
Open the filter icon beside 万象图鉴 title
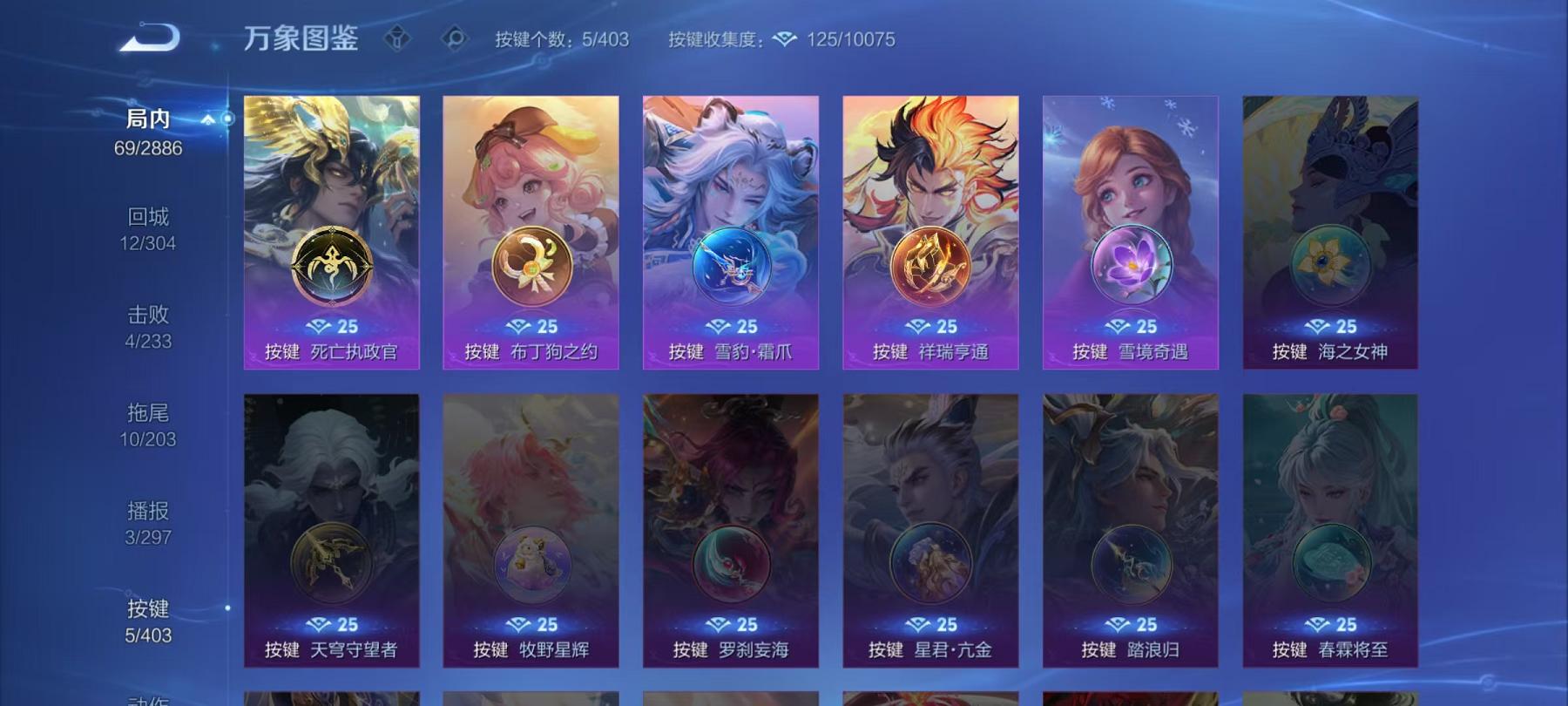pos(399,38)
